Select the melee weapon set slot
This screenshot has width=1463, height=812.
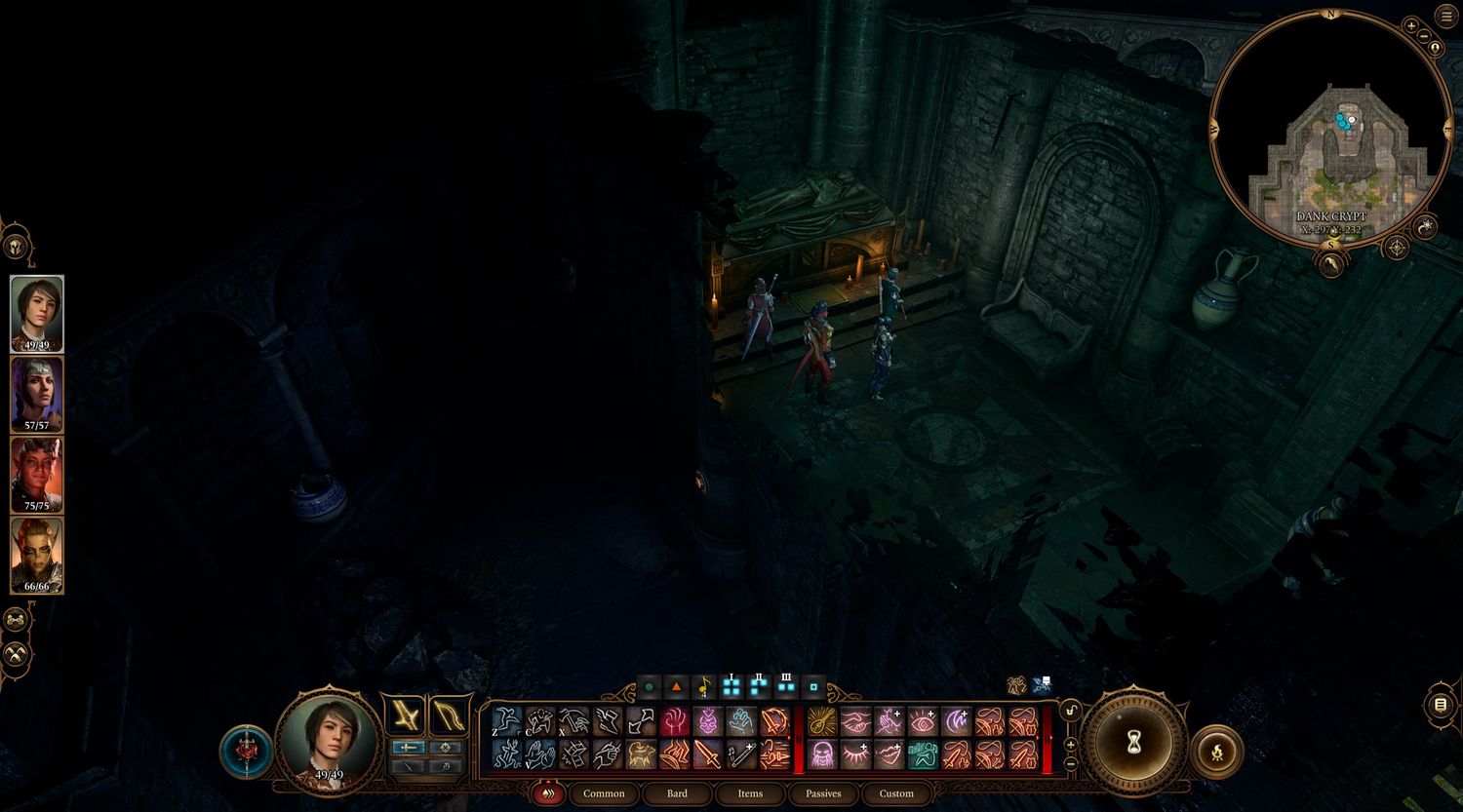[405, 716]
